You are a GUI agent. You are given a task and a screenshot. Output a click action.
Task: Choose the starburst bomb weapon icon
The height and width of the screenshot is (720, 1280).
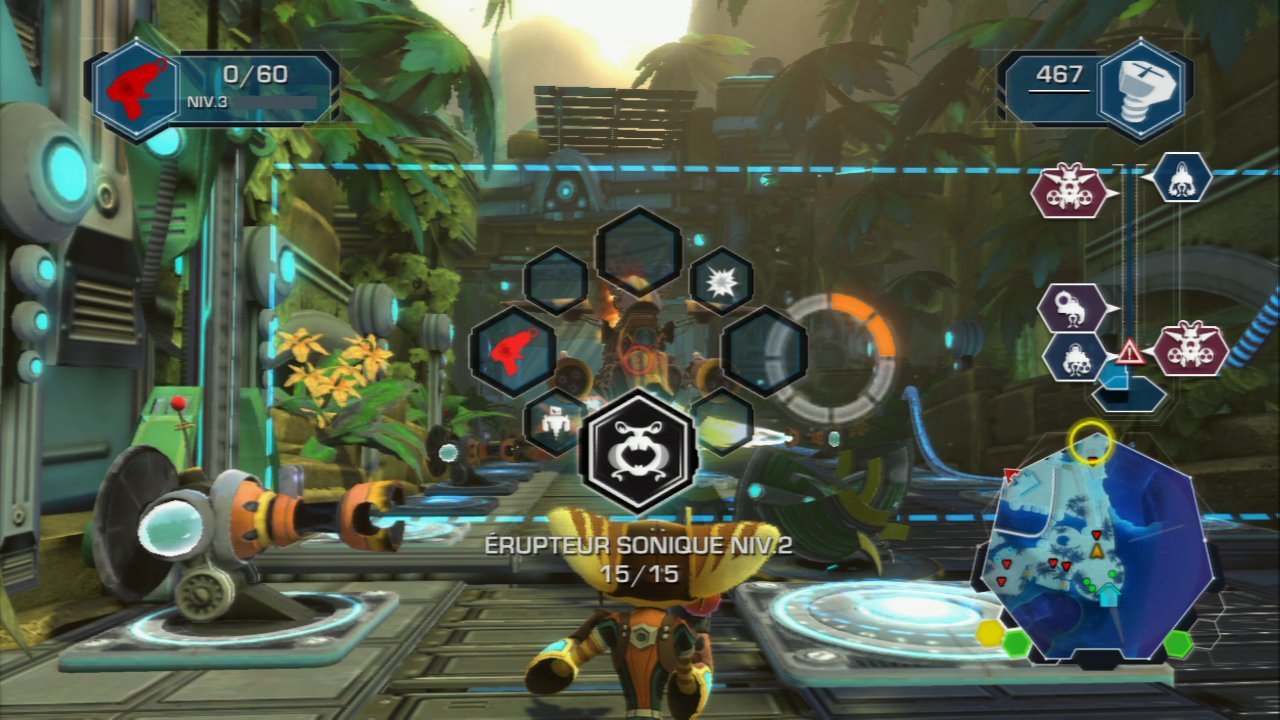pos(719,281)
